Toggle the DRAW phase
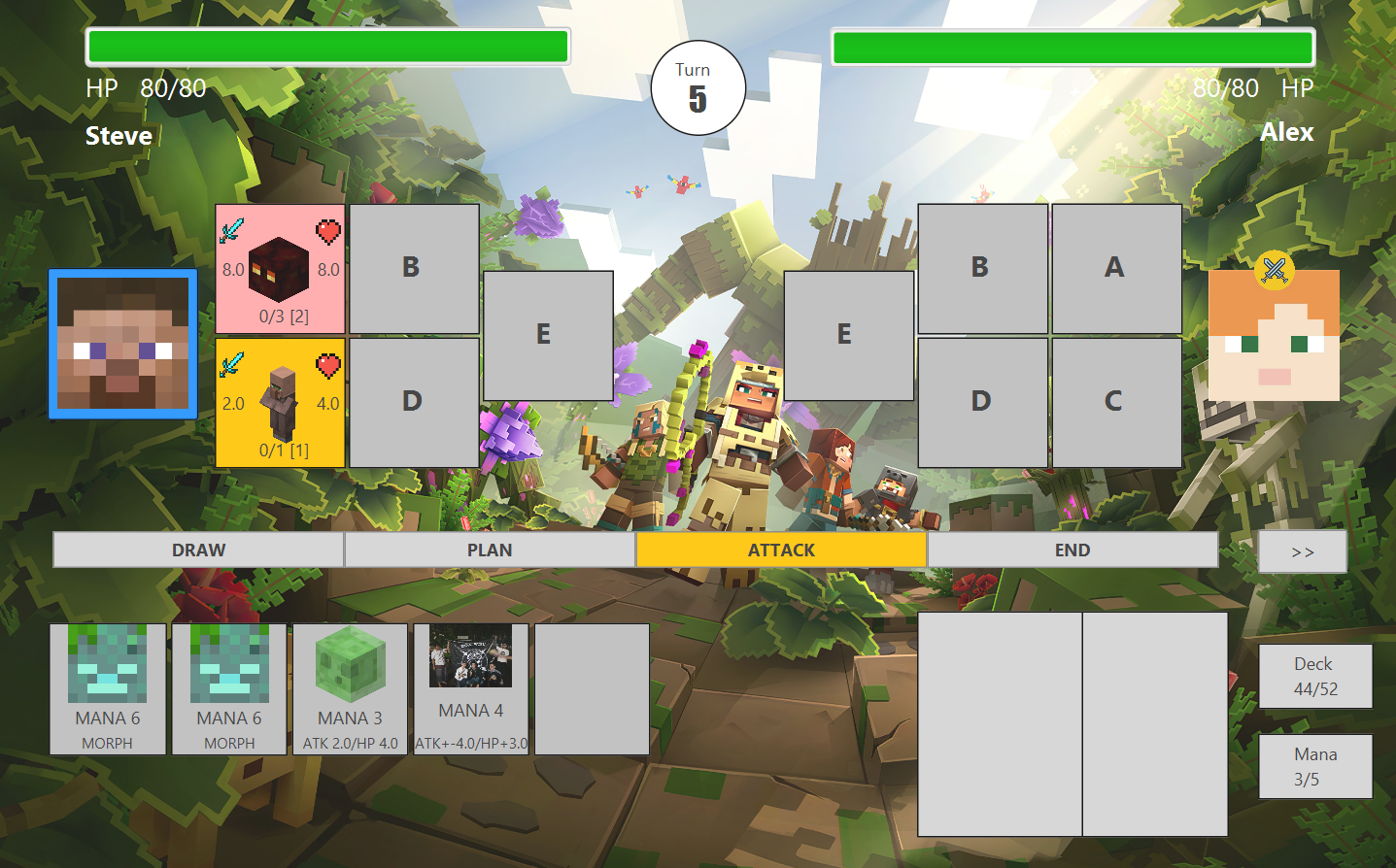The image size is (1396, 868). pyautogui.click(x=199, y=550)
